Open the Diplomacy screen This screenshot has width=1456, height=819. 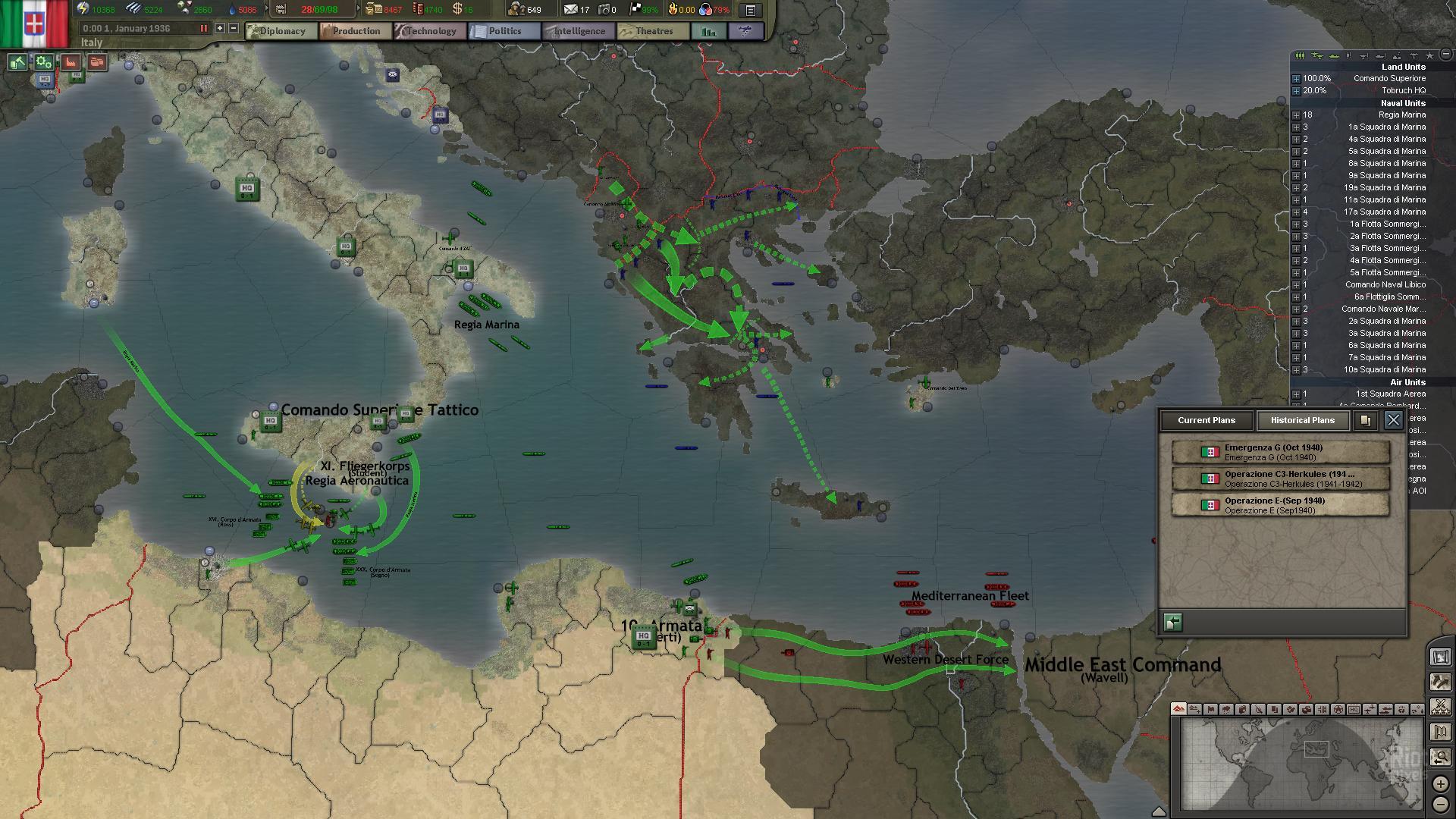tap(281, 31)
